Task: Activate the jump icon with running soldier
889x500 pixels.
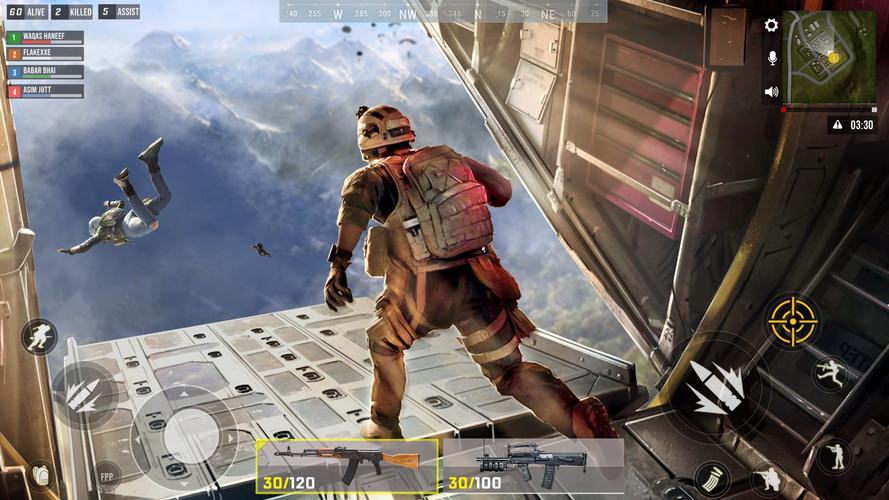Action: [830, 374]
